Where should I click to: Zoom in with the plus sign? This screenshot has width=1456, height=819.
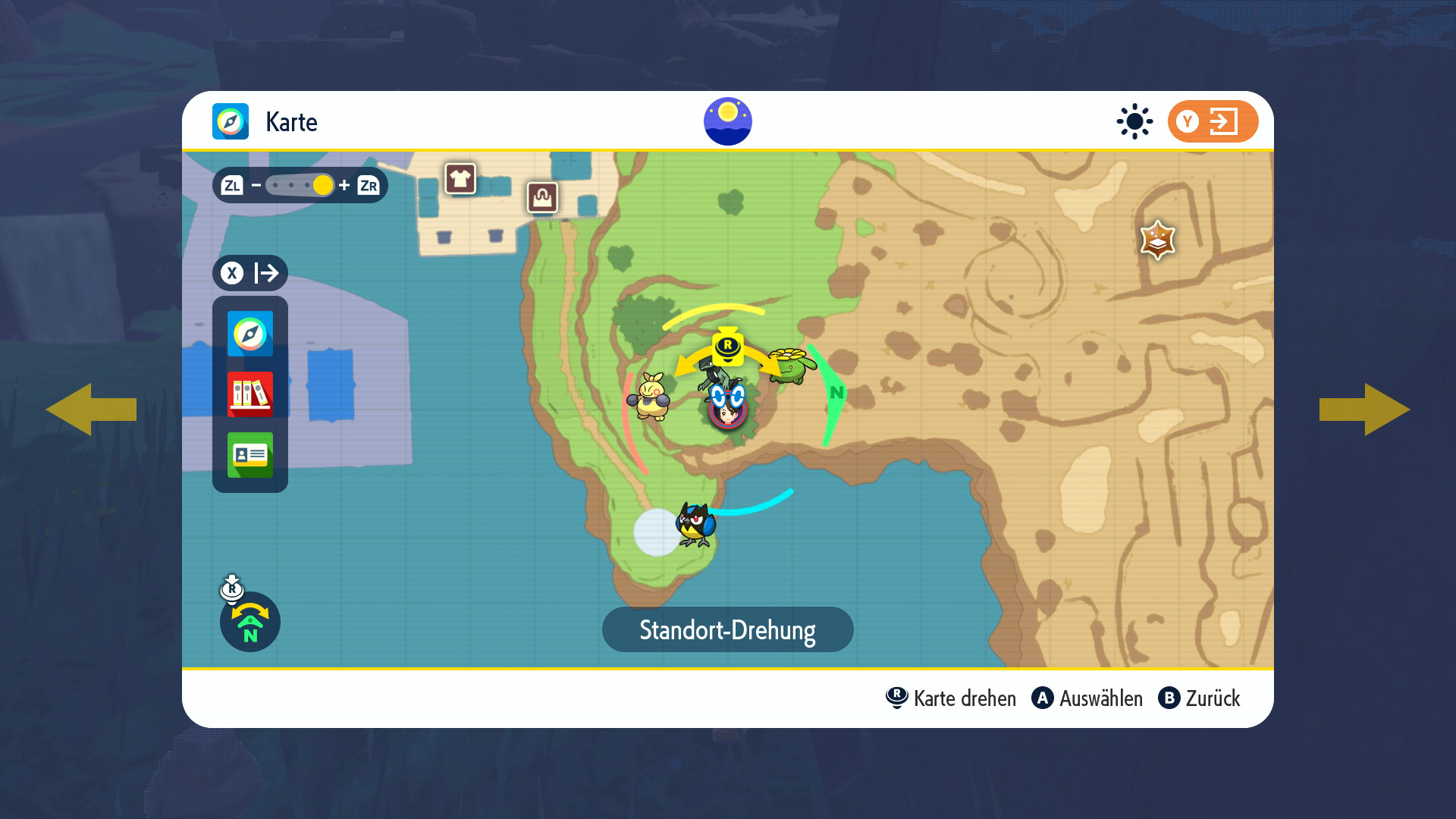344,185
